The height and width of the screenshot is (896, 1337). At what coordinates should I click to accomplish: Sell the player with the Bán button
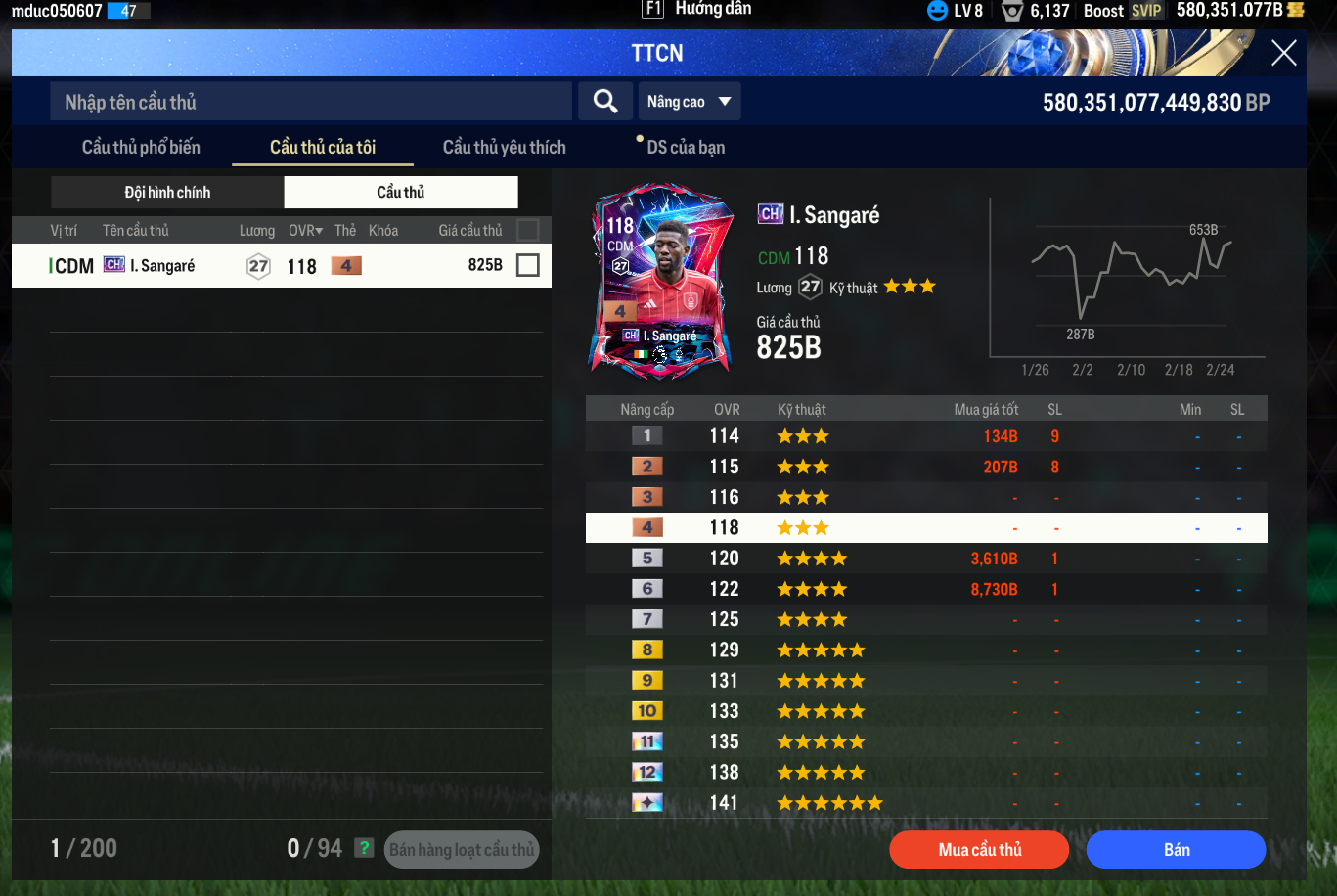(1176, 850)
